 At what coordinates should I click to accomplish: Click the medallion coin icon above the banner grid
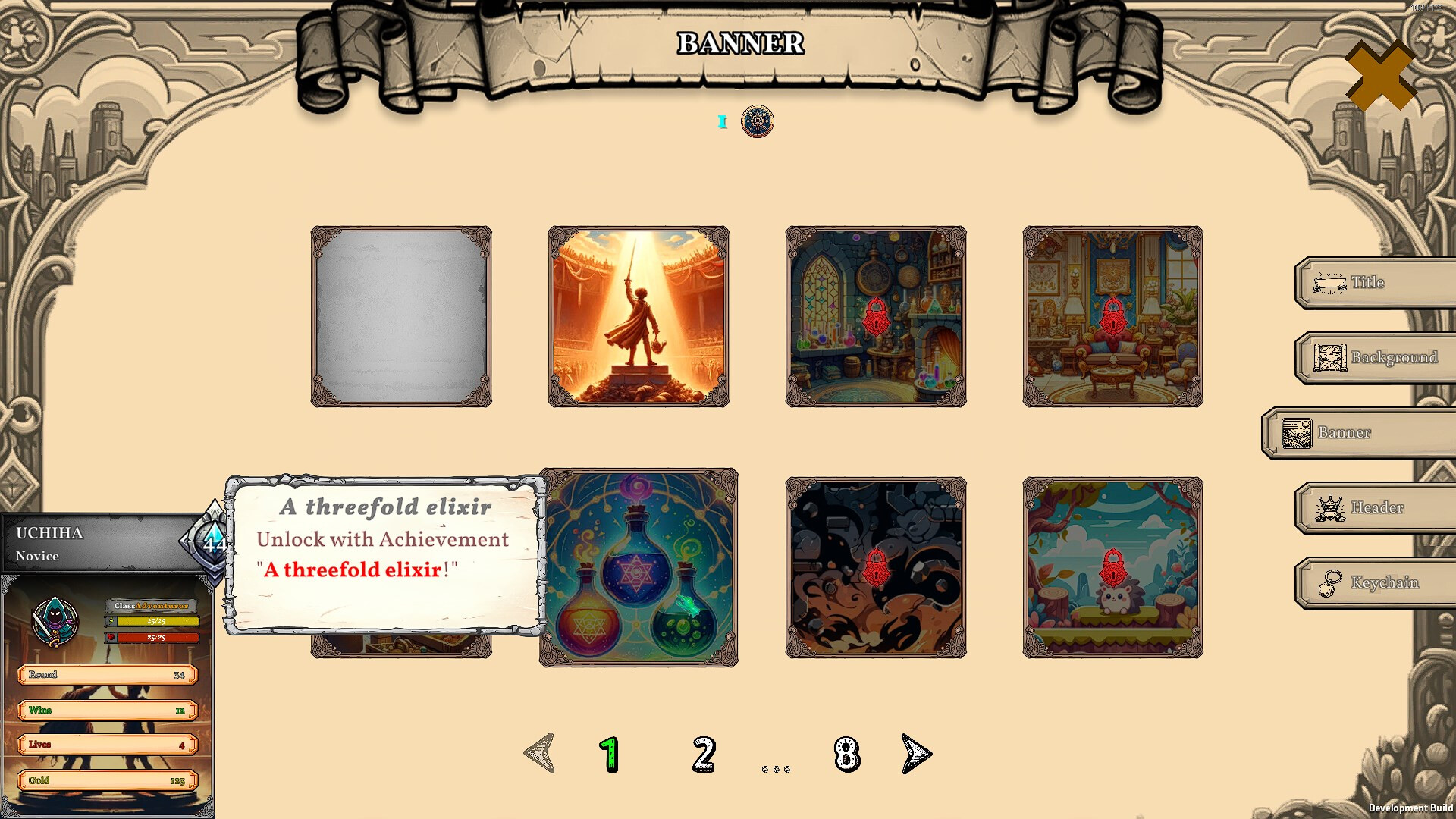757,122
